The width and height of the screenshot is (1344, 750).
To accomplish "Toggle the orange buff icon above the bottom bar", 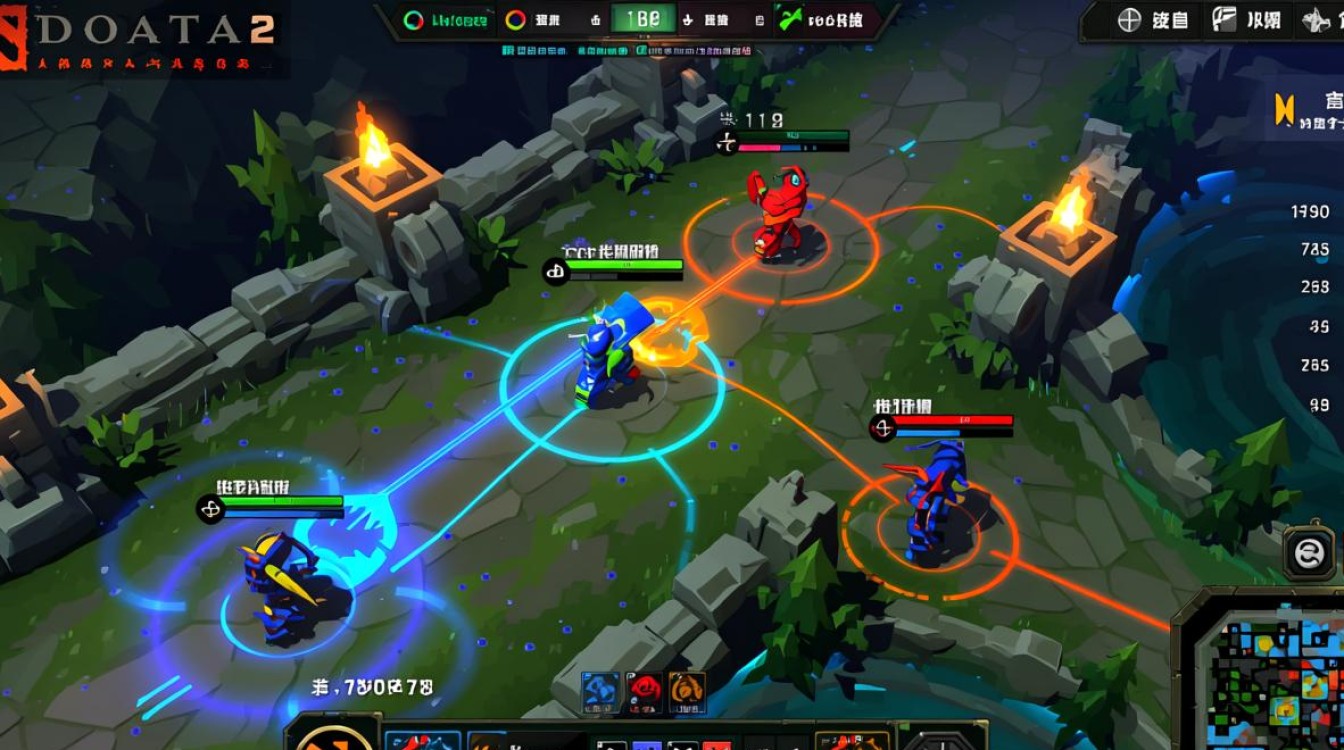I will (687, 692).
